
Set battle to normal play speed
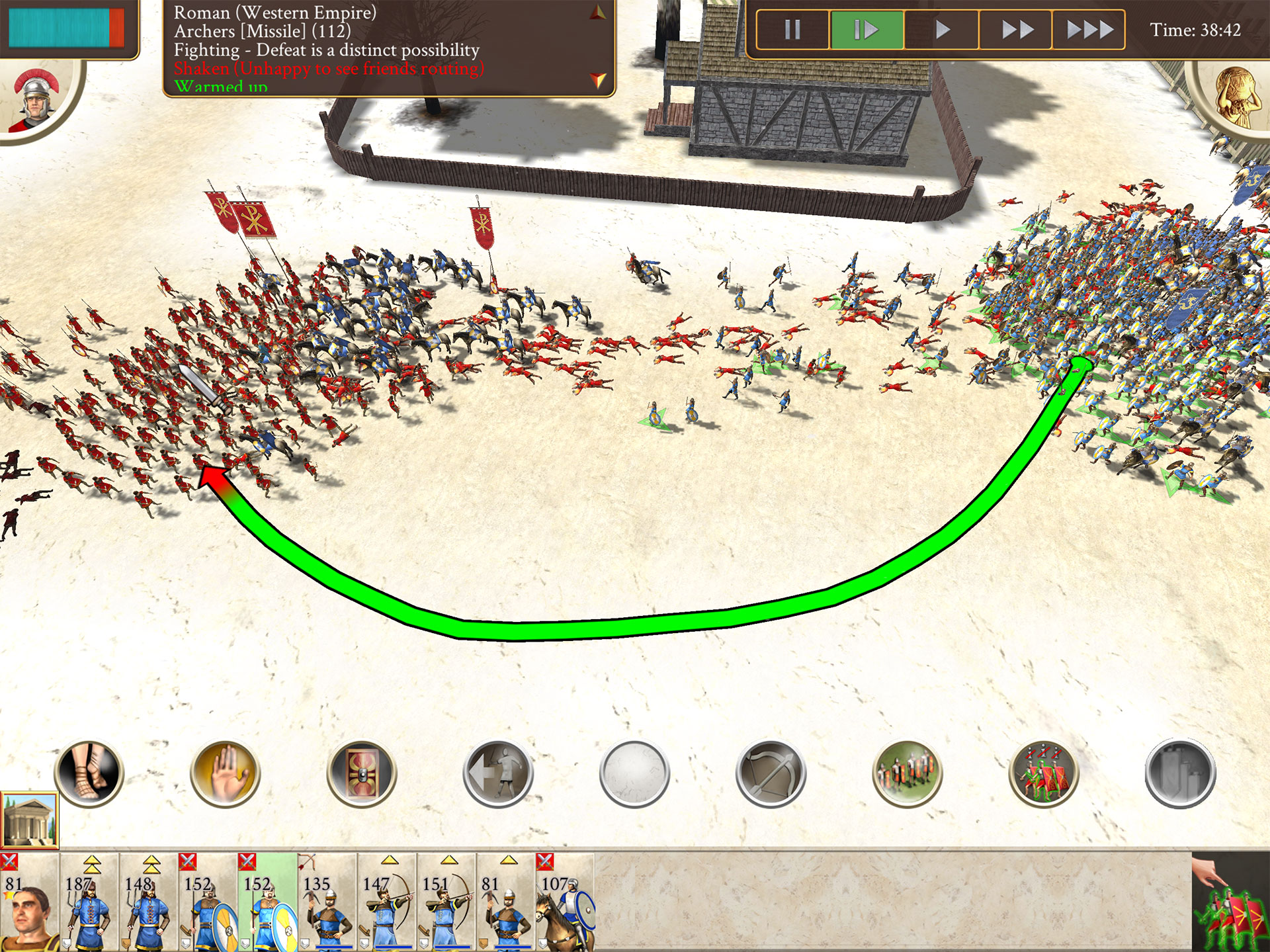coord(942,30)
